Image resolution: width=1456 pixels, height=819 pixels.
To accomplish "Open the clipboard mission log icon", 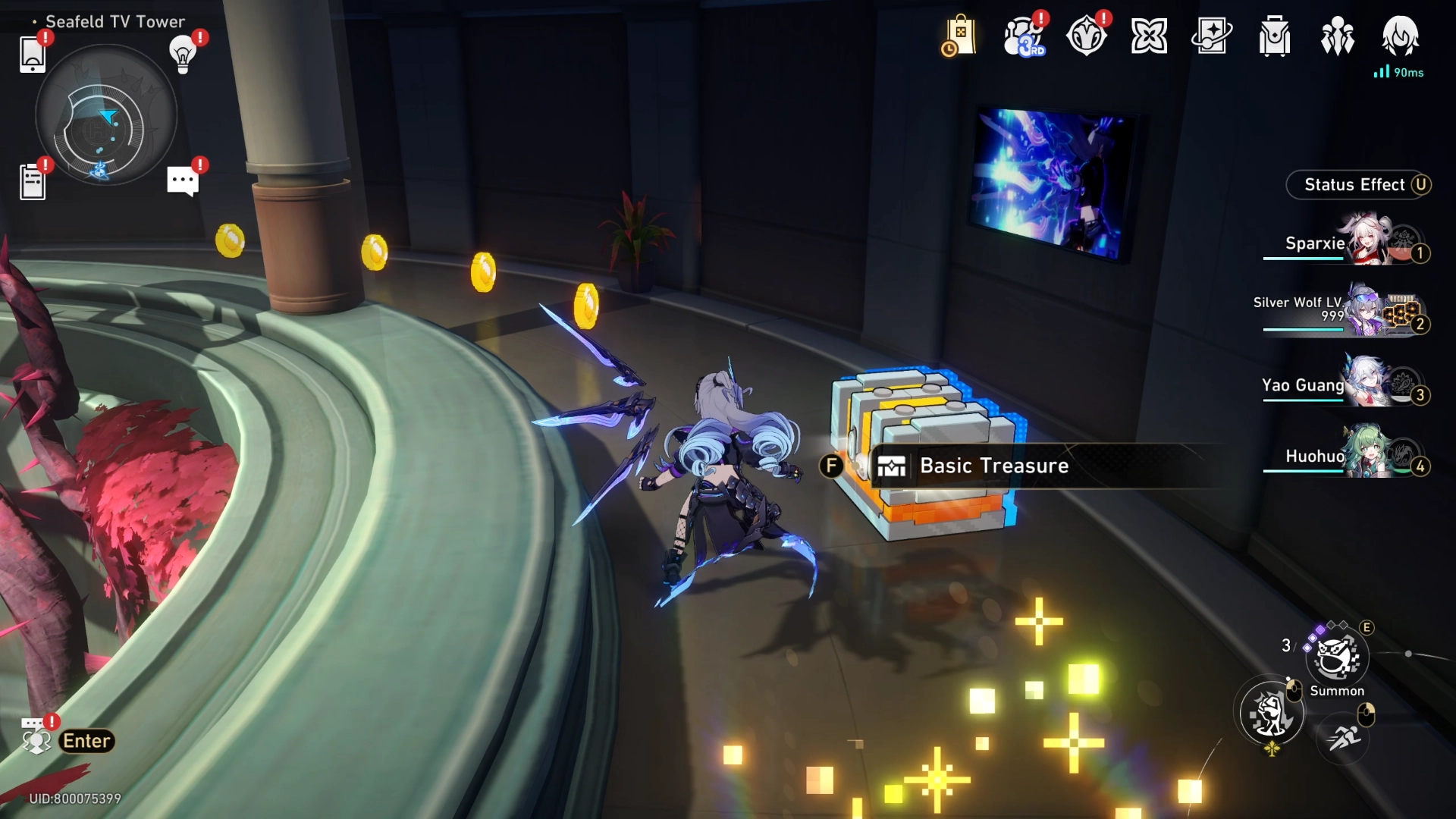I will 33,182.
